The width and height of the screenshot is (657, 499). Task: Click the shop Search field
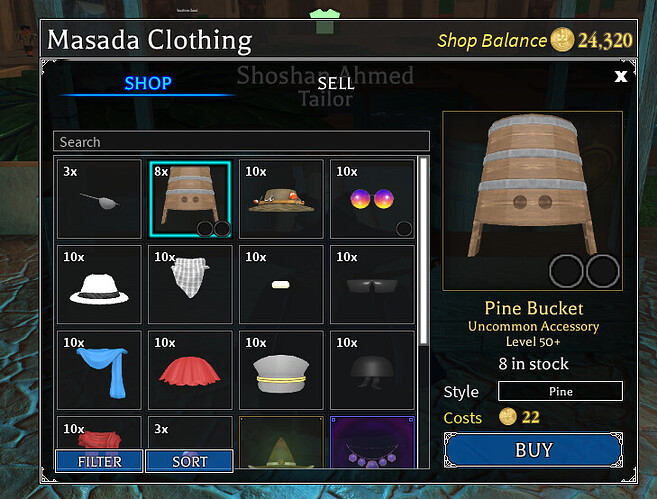(241, 142)
